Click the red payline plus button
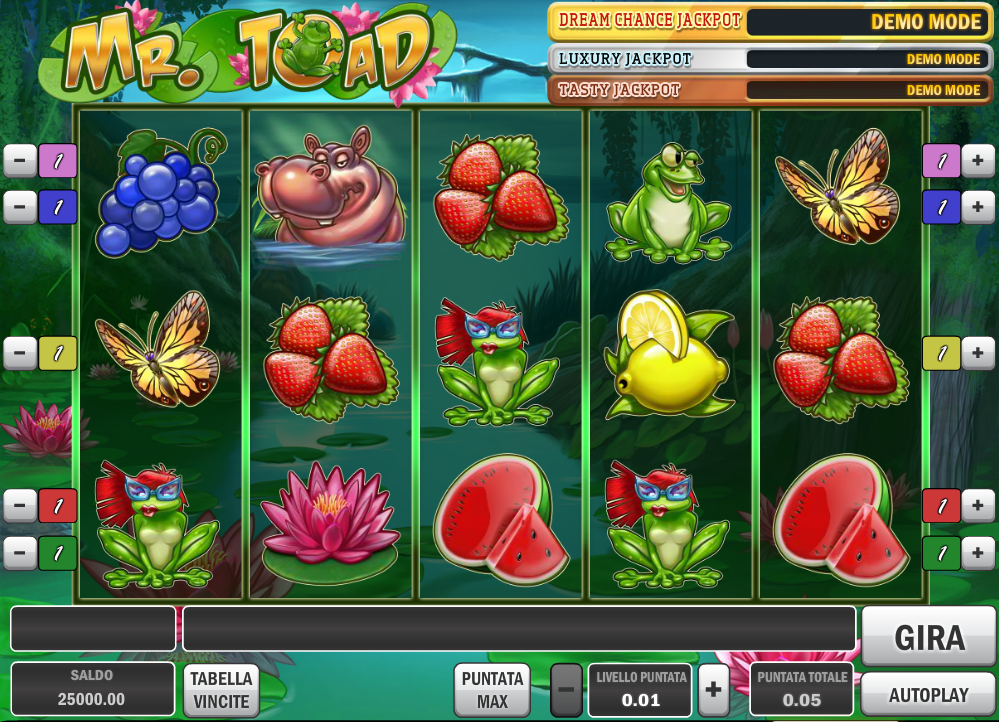Viewport: 999px width, 722px height. tap(977, 506)
